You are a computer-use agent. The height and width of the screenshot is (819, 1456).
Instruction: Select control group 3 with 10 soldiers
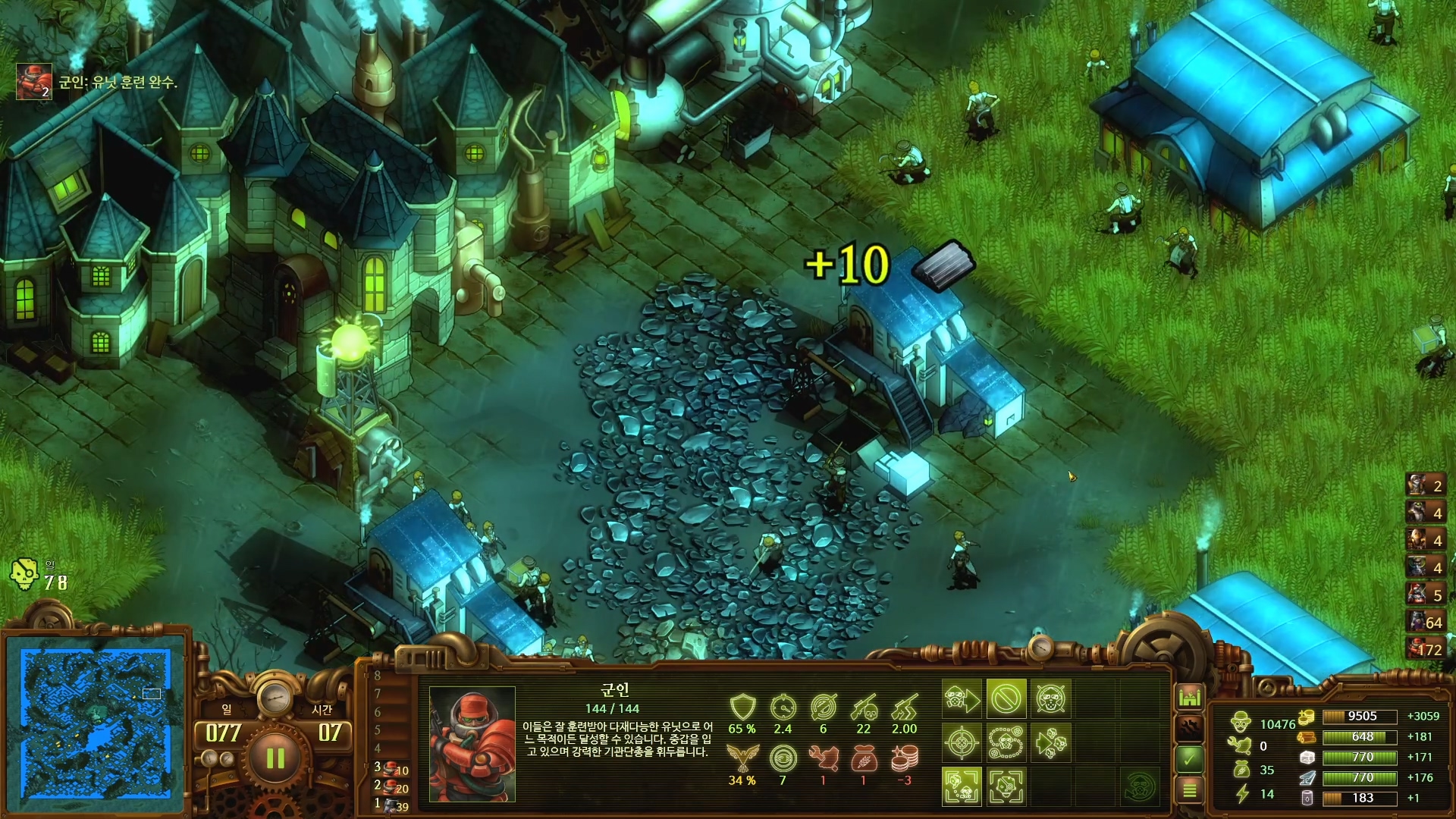392,769
